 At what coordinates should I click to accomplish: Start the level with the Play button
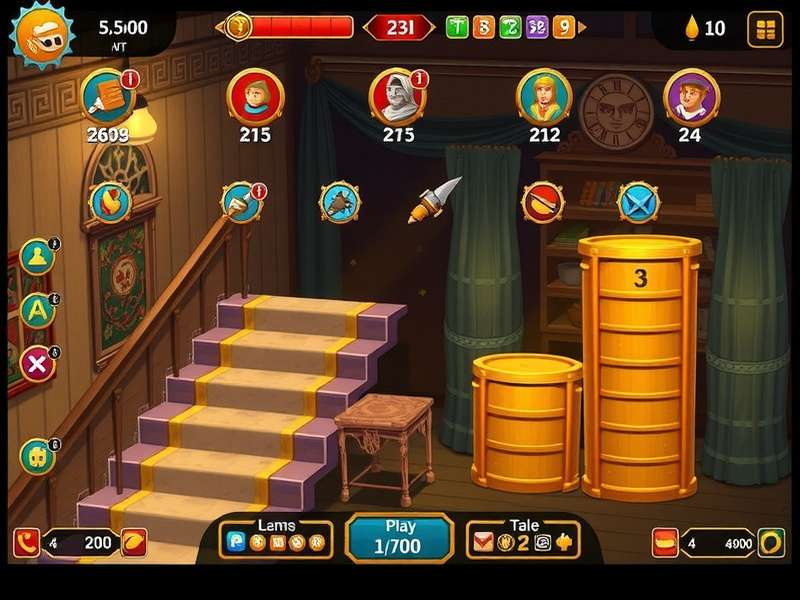397,537
